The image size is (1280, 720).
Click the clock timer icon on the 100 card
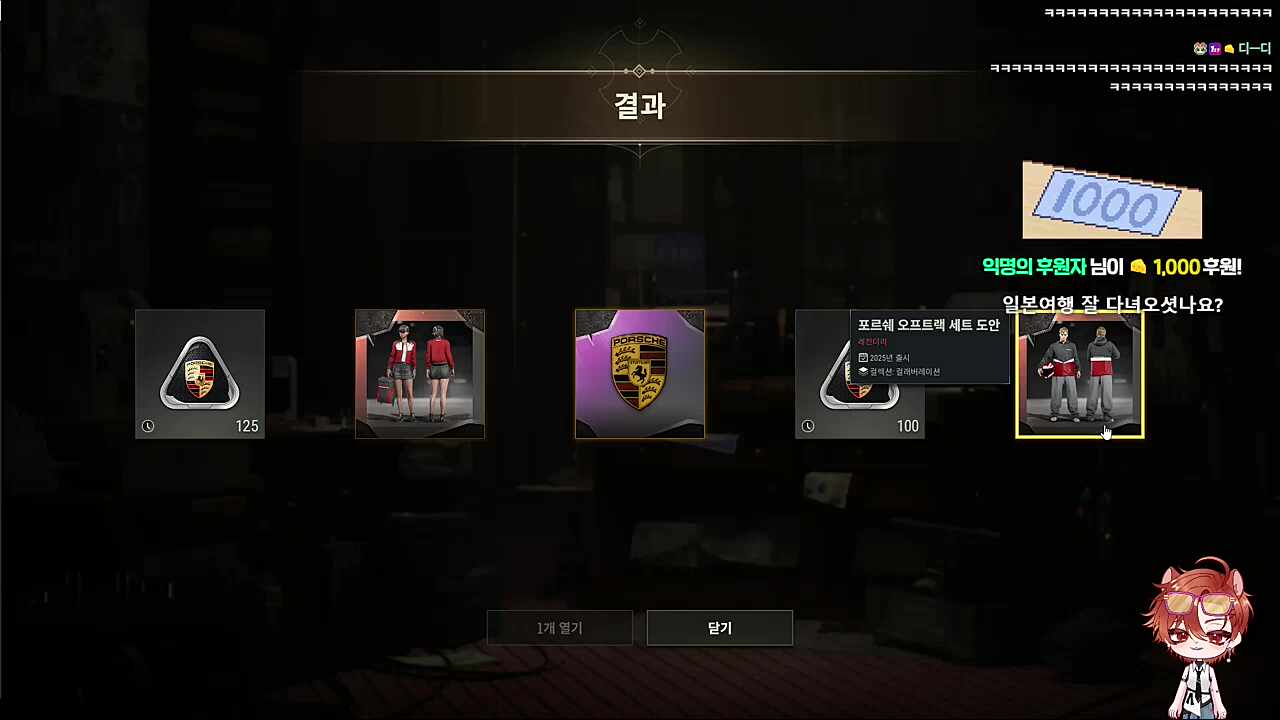tap(808, 426)
